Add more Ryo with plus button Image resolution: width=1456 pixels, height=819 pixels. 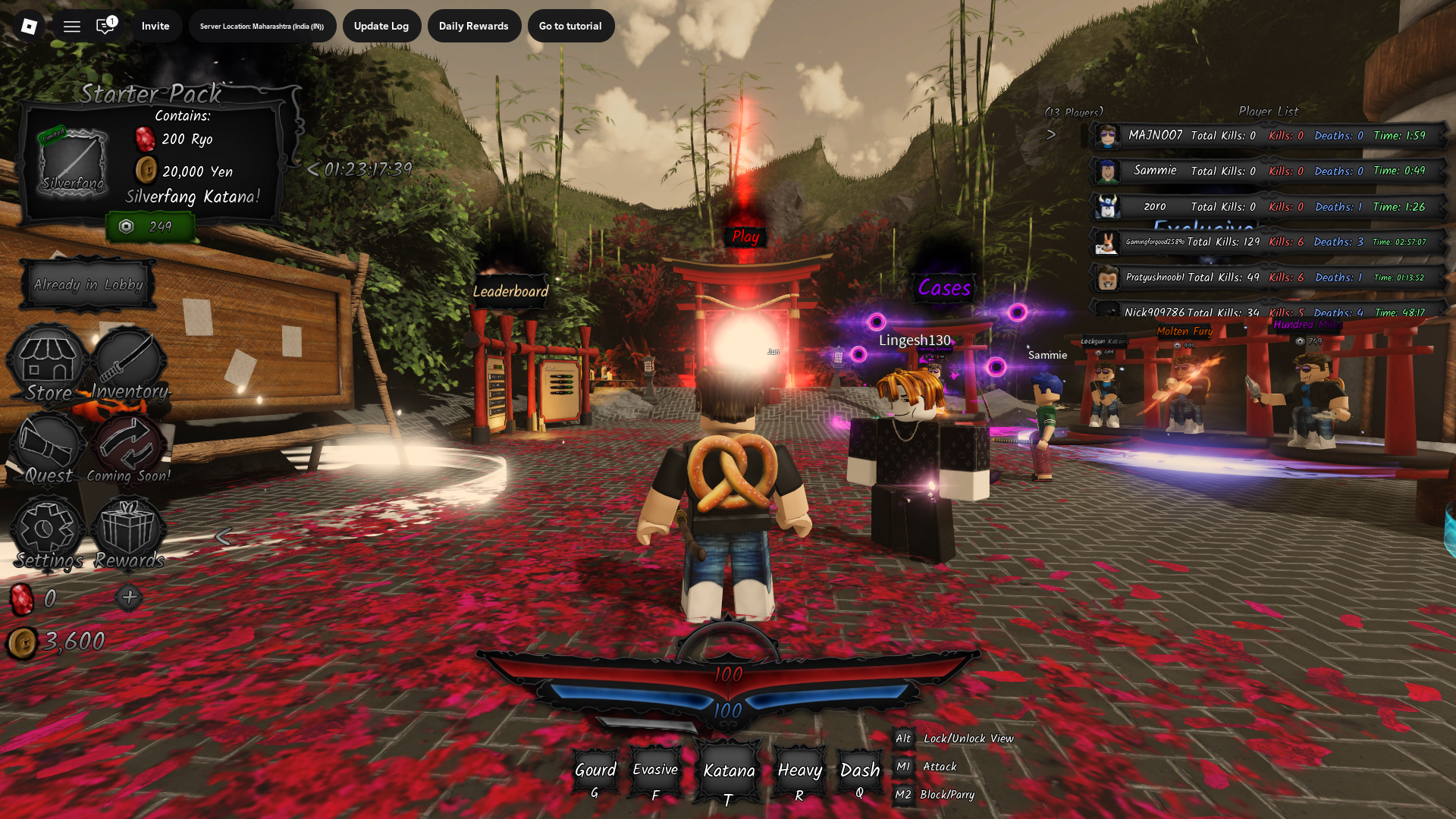coord(129,598)
